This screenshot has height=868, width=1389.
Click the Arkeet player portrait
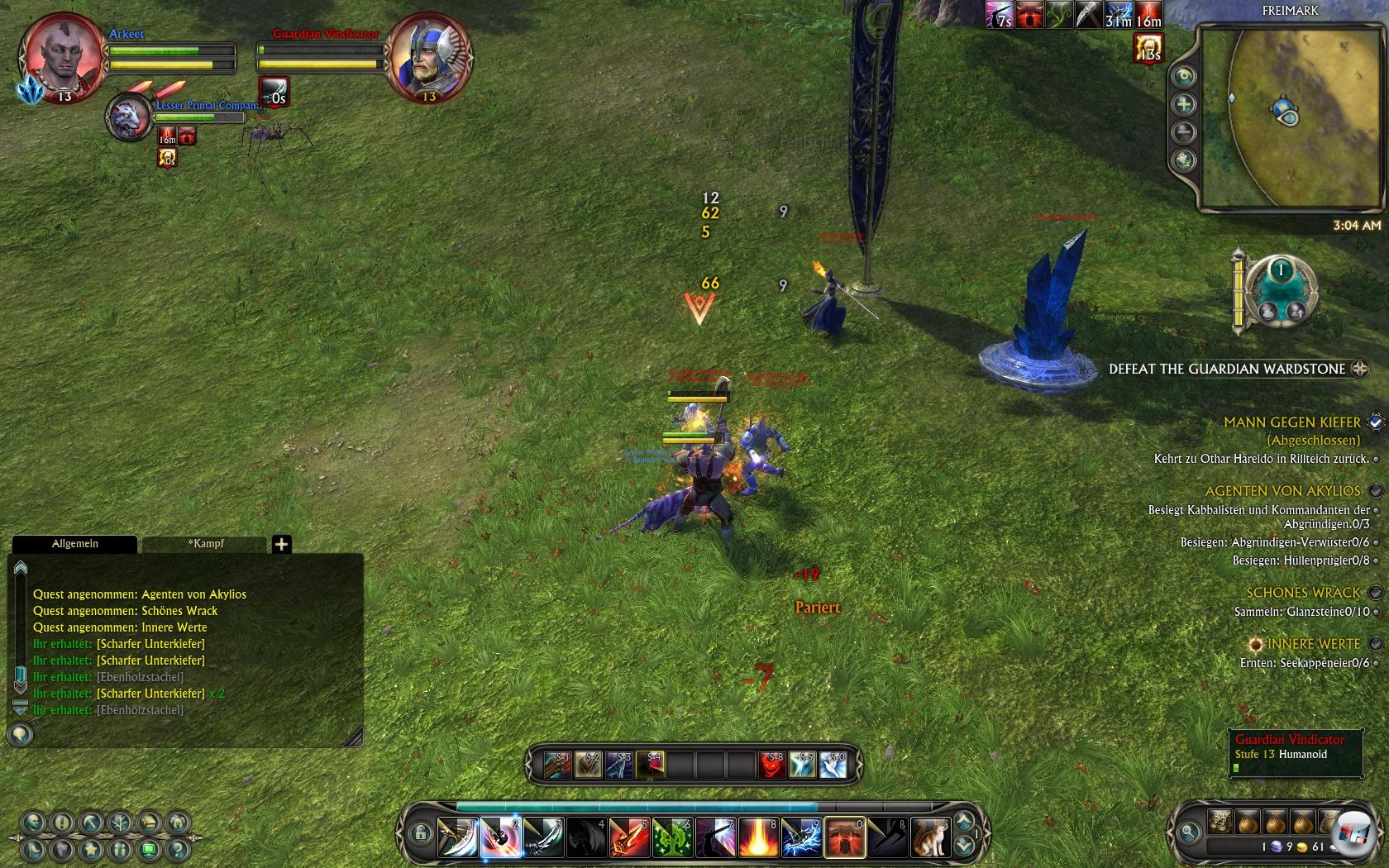click(63, 58)
